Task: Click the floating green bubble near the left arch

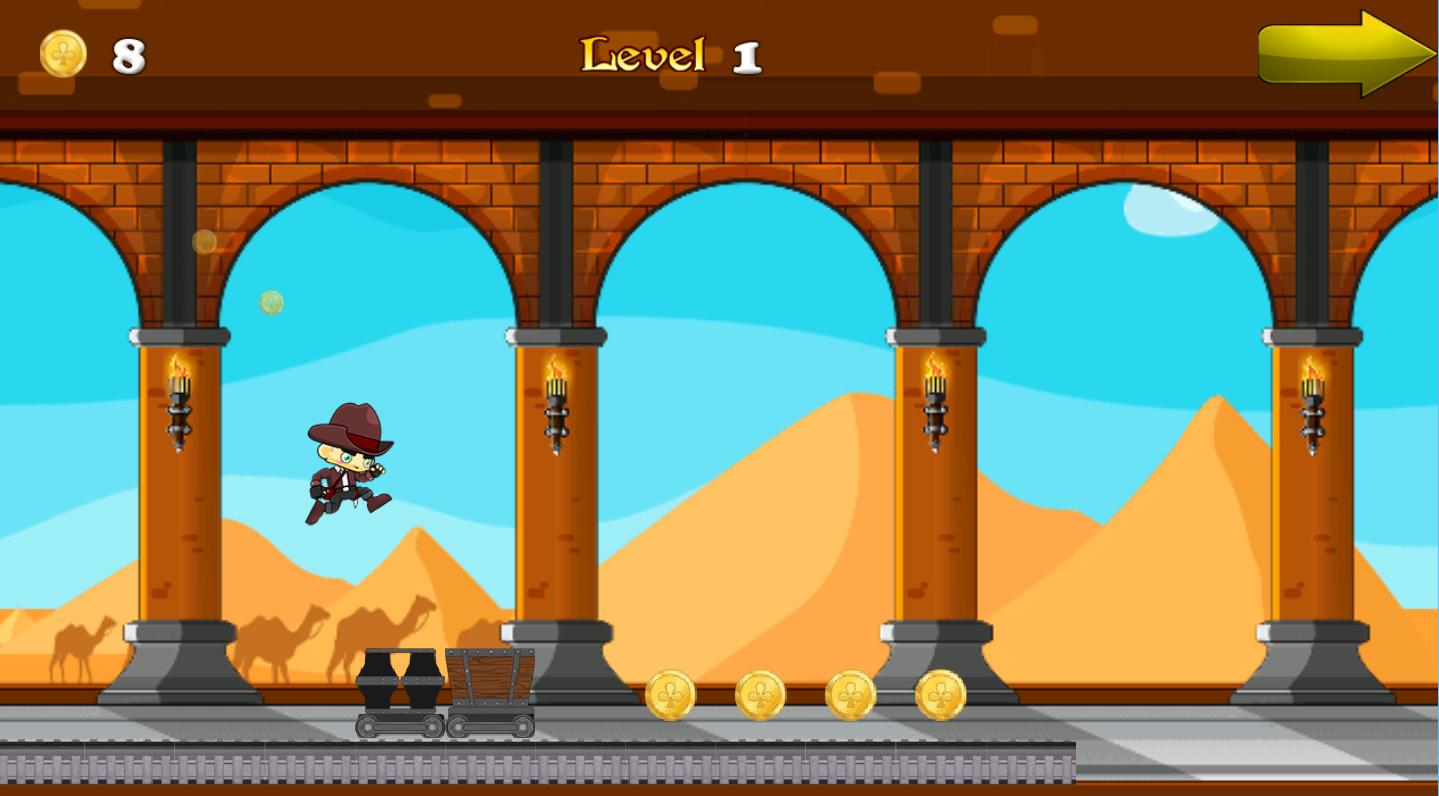Action: point(271,303)
